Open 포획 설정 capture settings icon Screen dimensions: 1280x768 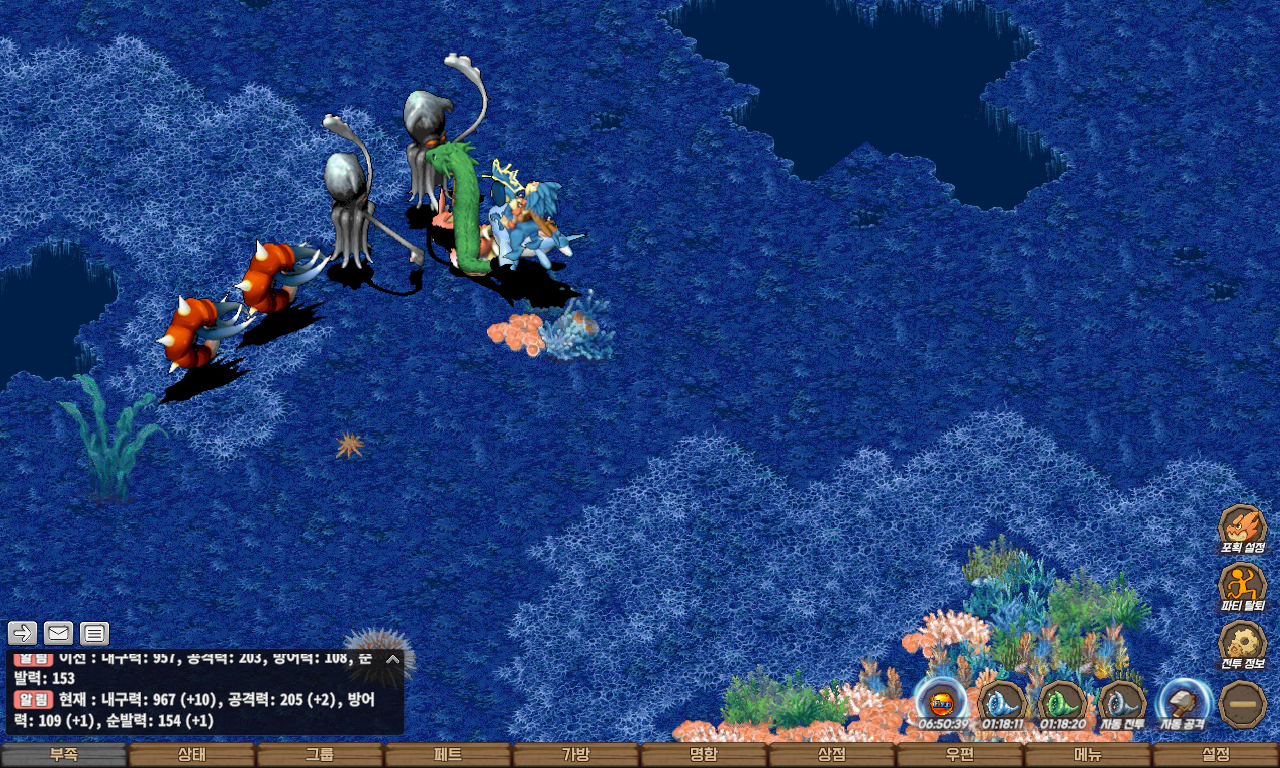click(1243, 528)
